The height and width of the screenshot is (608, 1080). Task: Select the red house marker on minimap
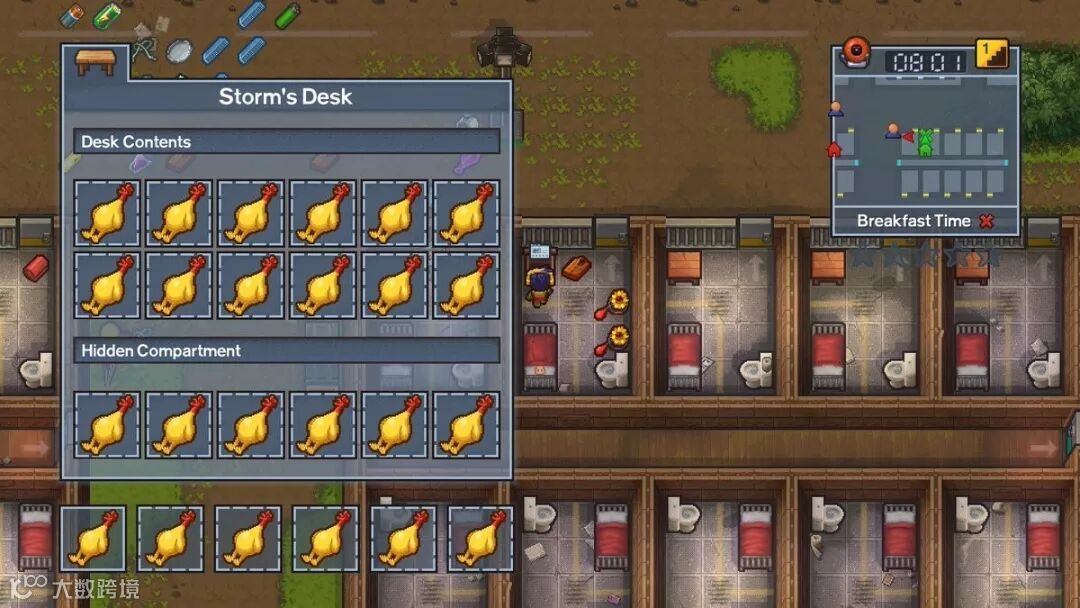point(834,150)
